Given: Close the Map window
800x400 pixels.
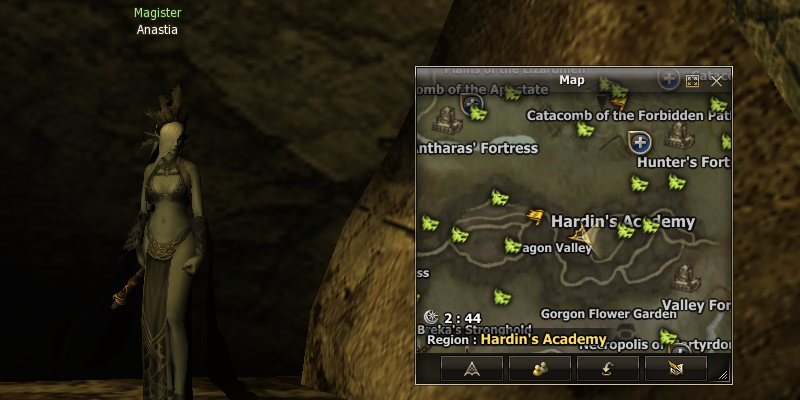Looking at the screenshot, I should (716, 80).
